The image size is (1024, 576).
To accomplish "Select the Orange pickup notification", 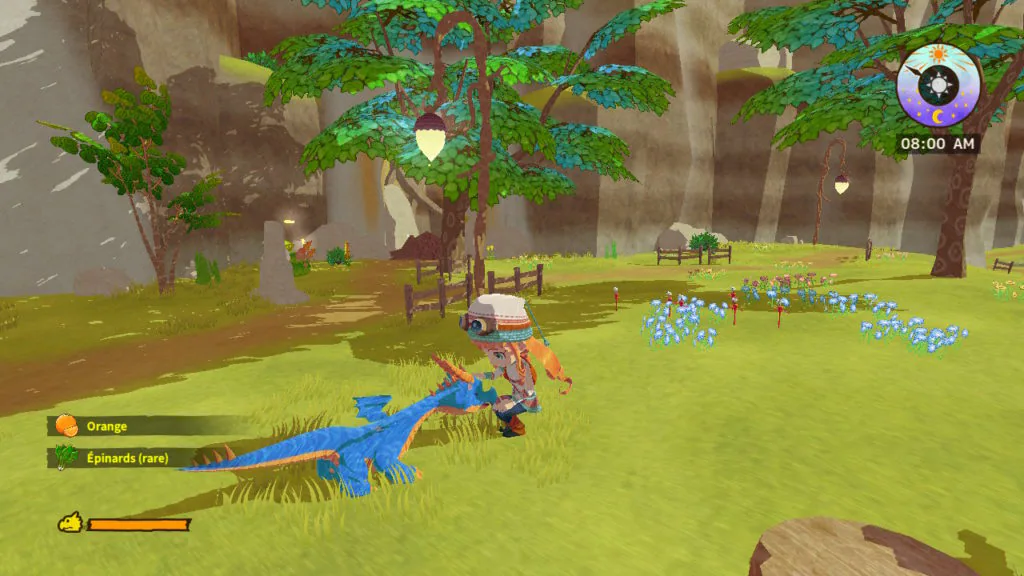I will click(x=106, y=426).
